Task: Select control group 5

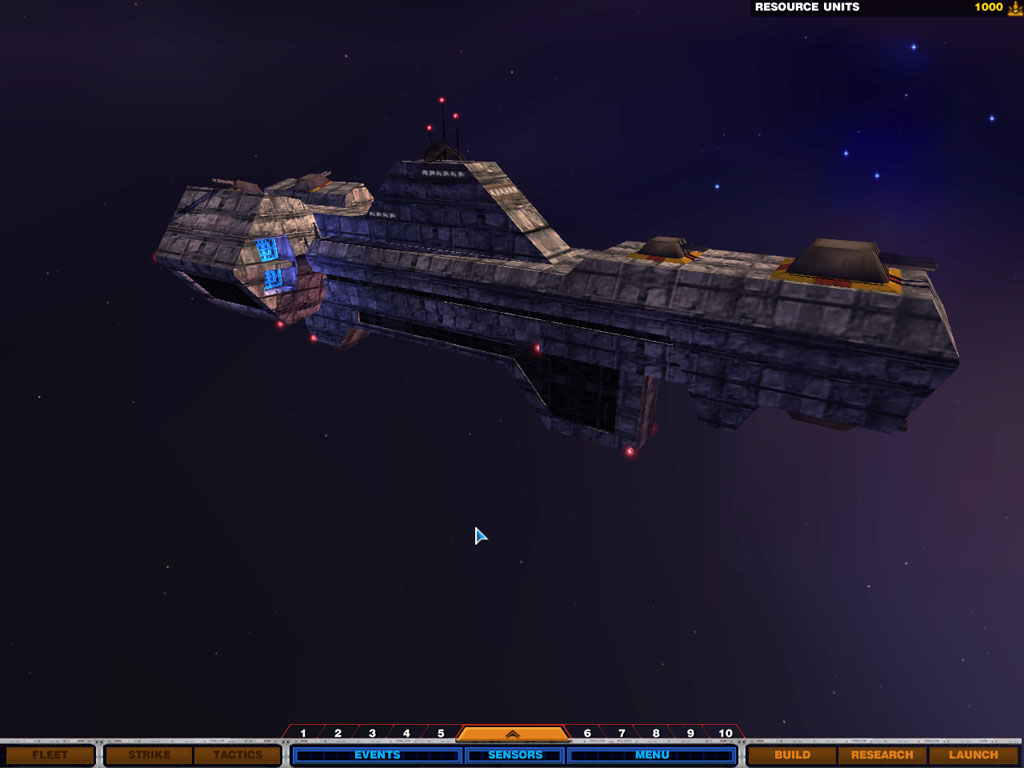Action: point(440,734)
